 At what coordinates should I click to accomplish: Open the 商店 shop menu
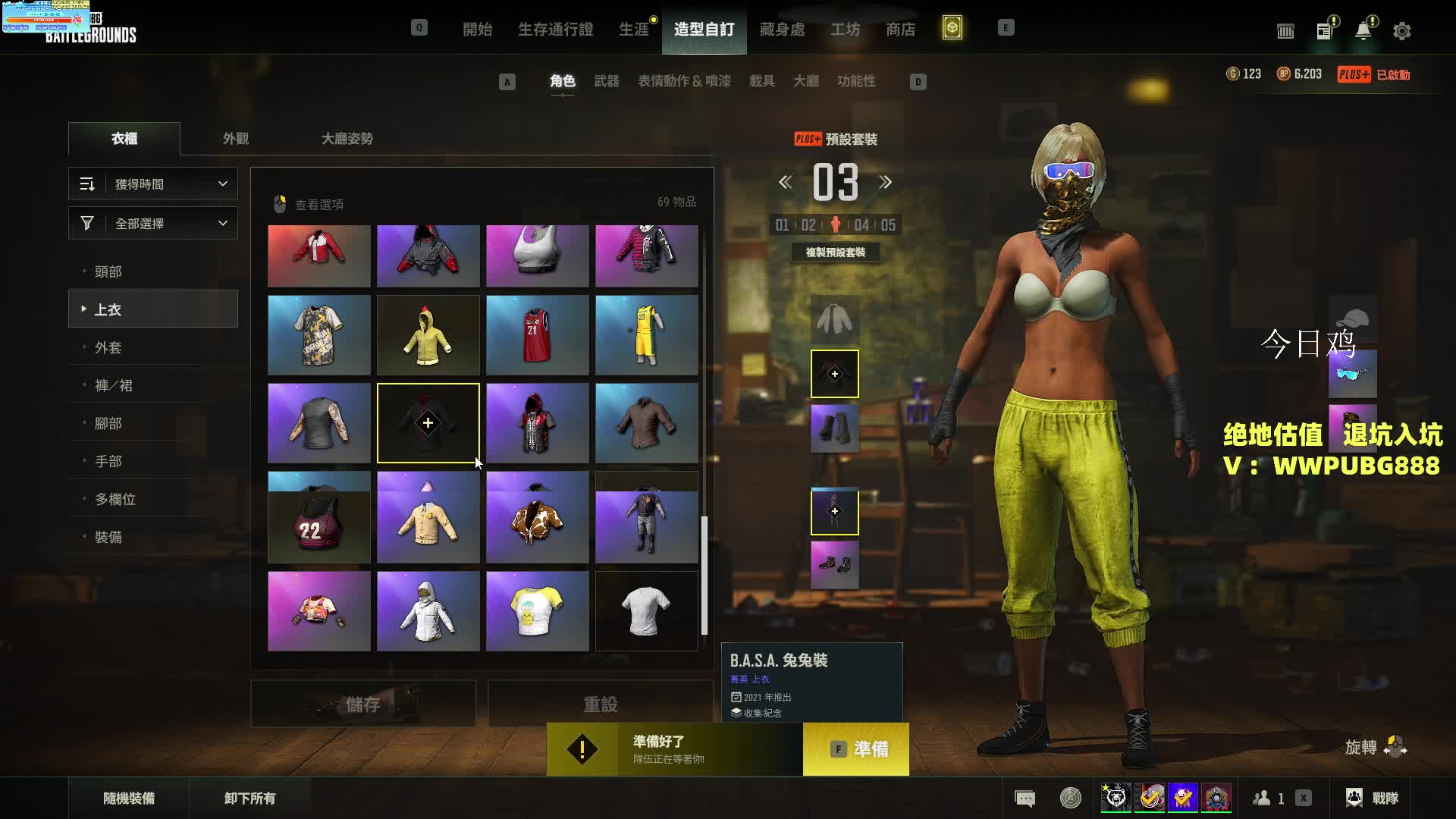(x=900, y=30)
